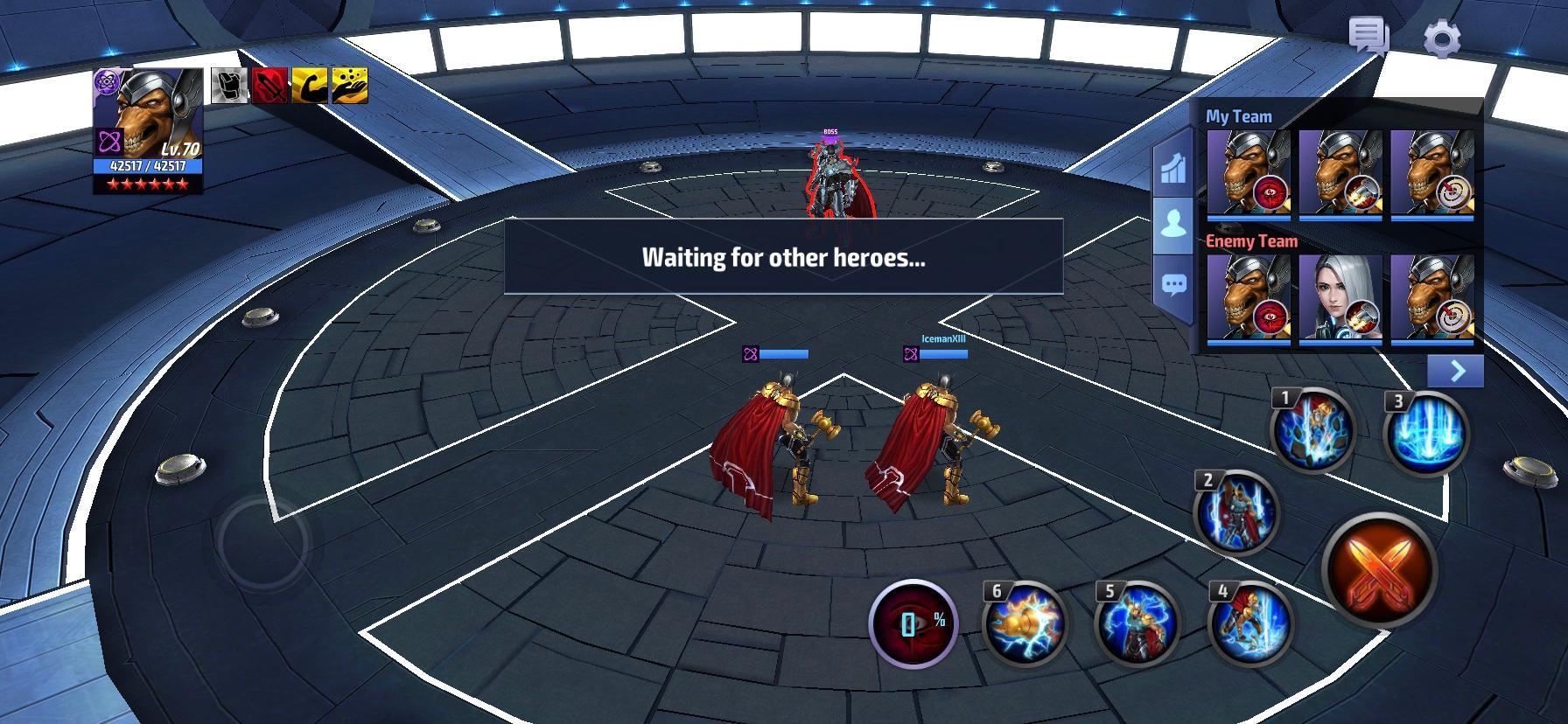Image resolution: width=1568 pixels, height=724 pixels.
Task: Use skill 2 Beta Ray Bill ability
Action: click(1237, 514)
